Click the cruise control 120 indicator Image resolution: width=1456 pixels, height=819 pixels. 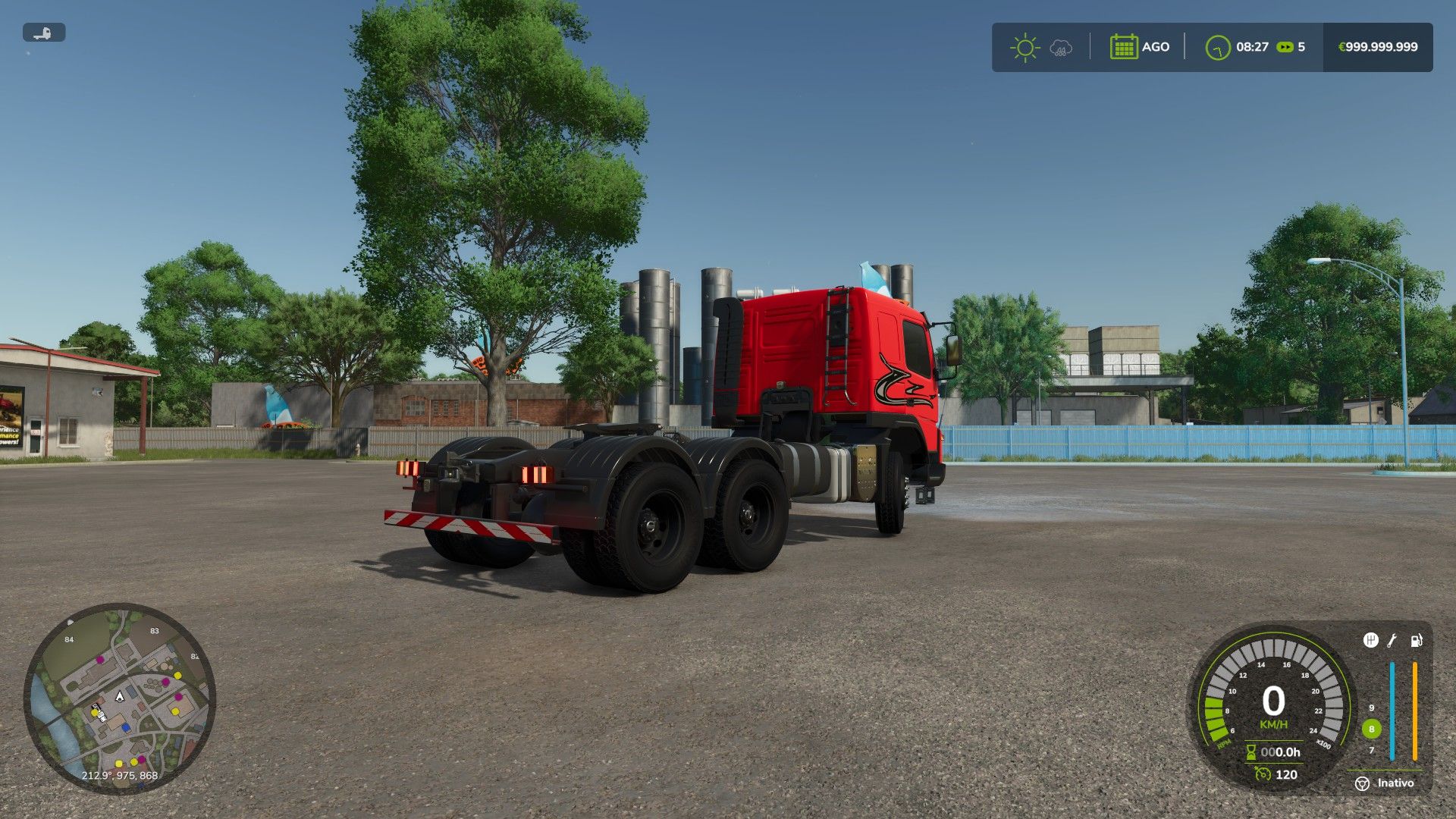(1287, 773)
